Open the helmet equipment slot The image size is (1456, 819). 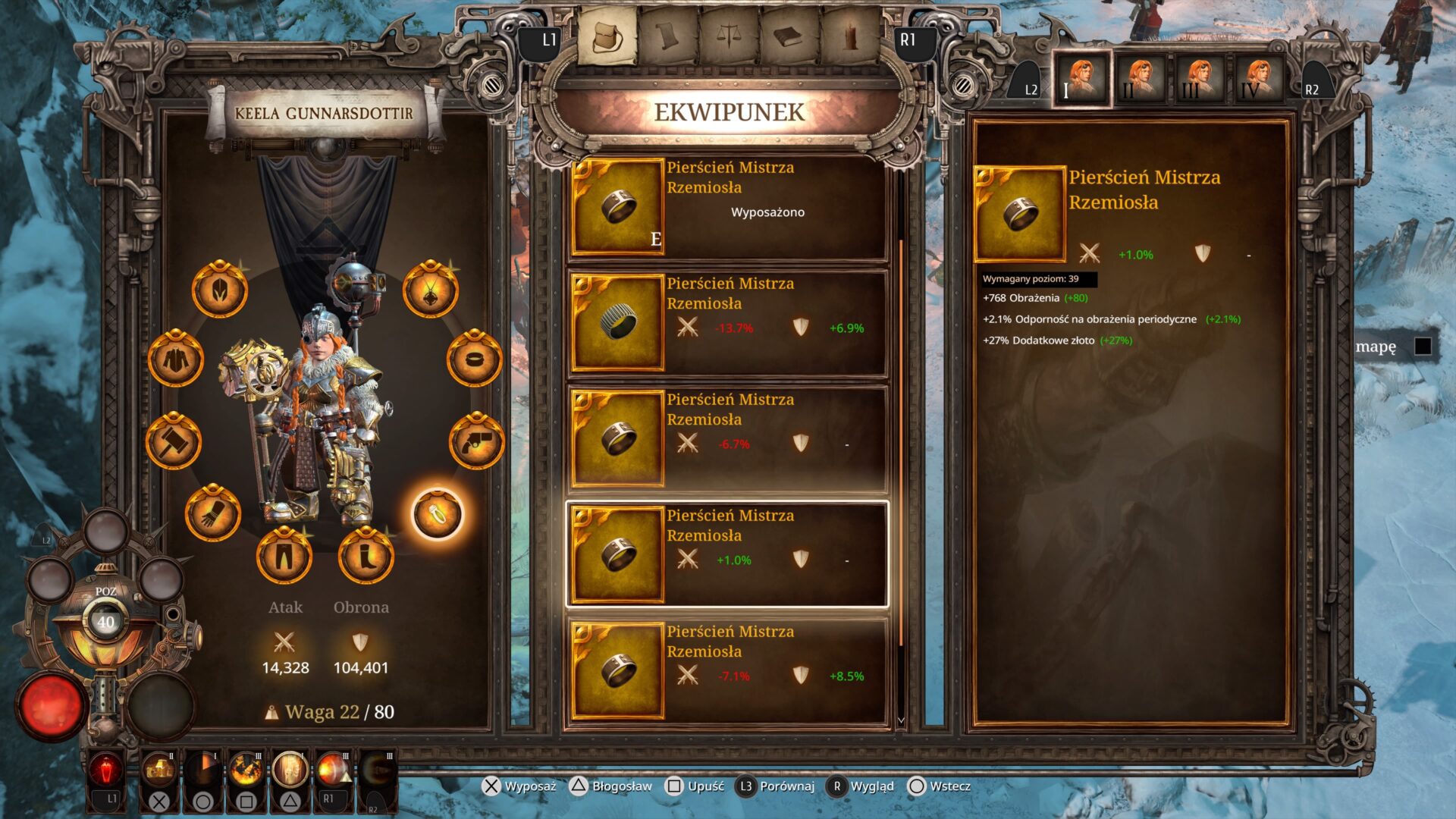(220, 290)
